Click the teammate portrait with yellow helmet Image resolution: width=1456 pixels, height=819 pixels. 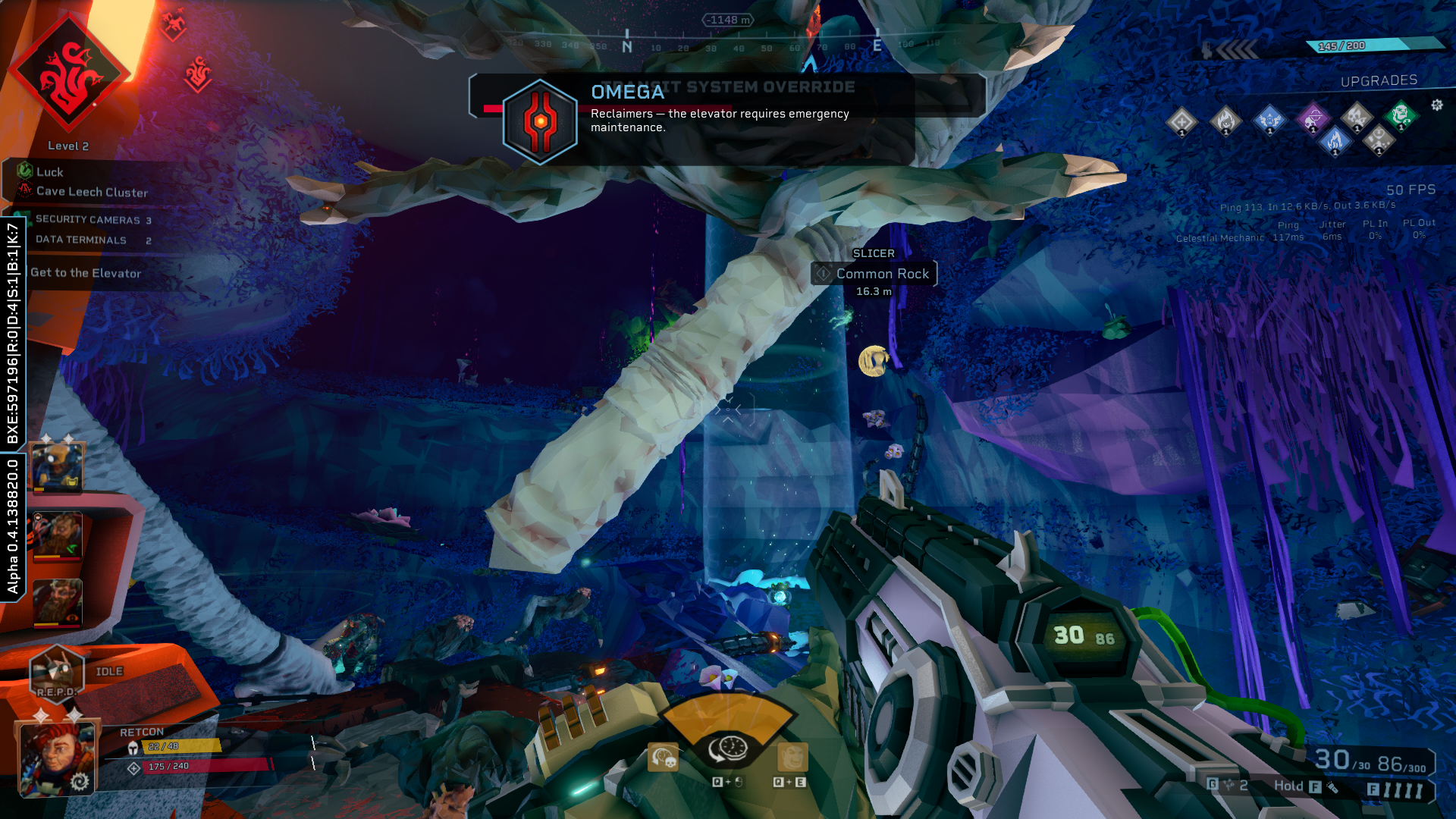pos(57,465)
